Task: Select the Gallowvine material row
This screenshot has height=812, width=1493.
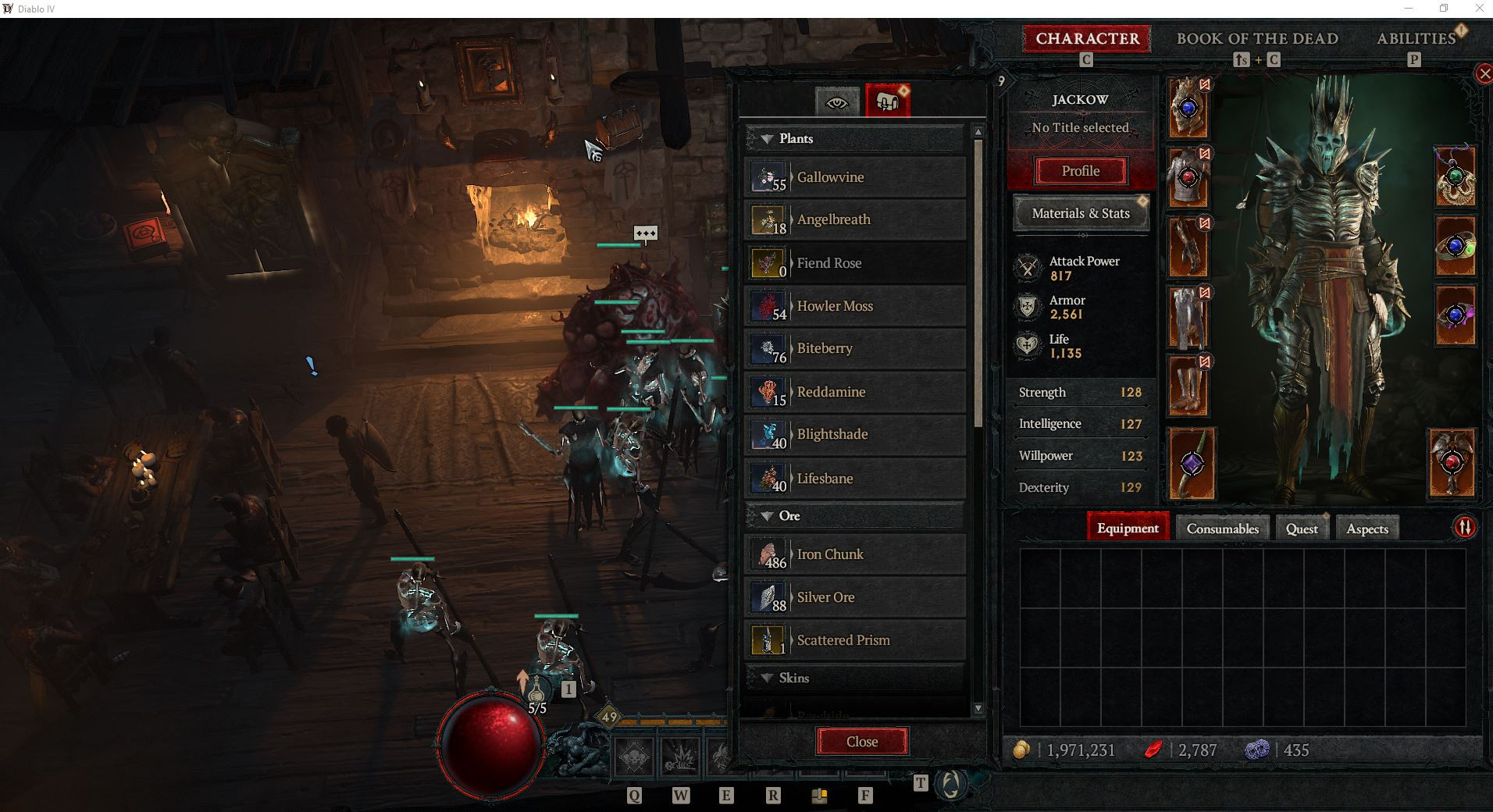Action: 856,177
